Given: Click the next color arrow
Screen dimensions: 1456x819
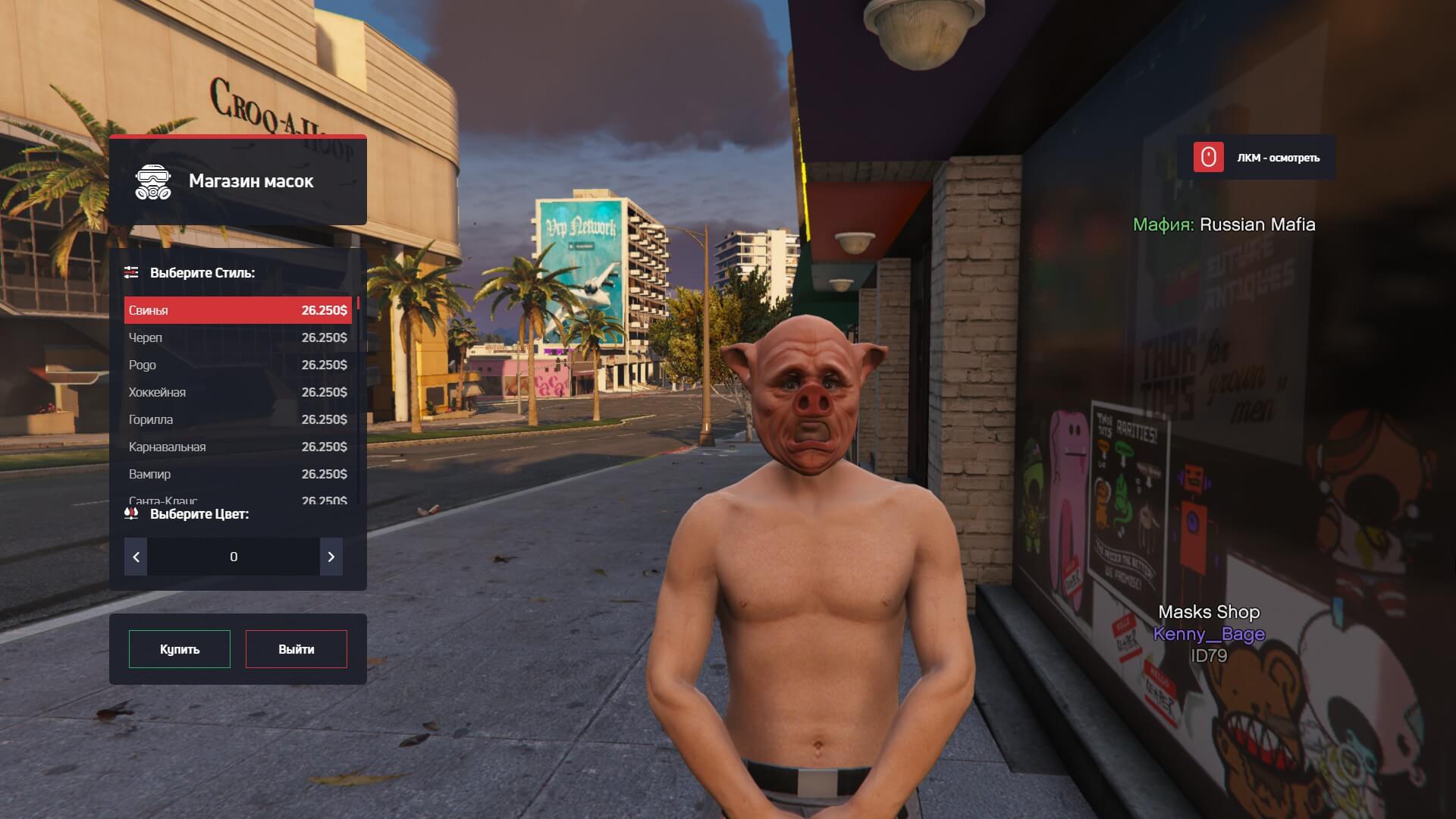Looking at the screenshot, I should click(331, 557).
